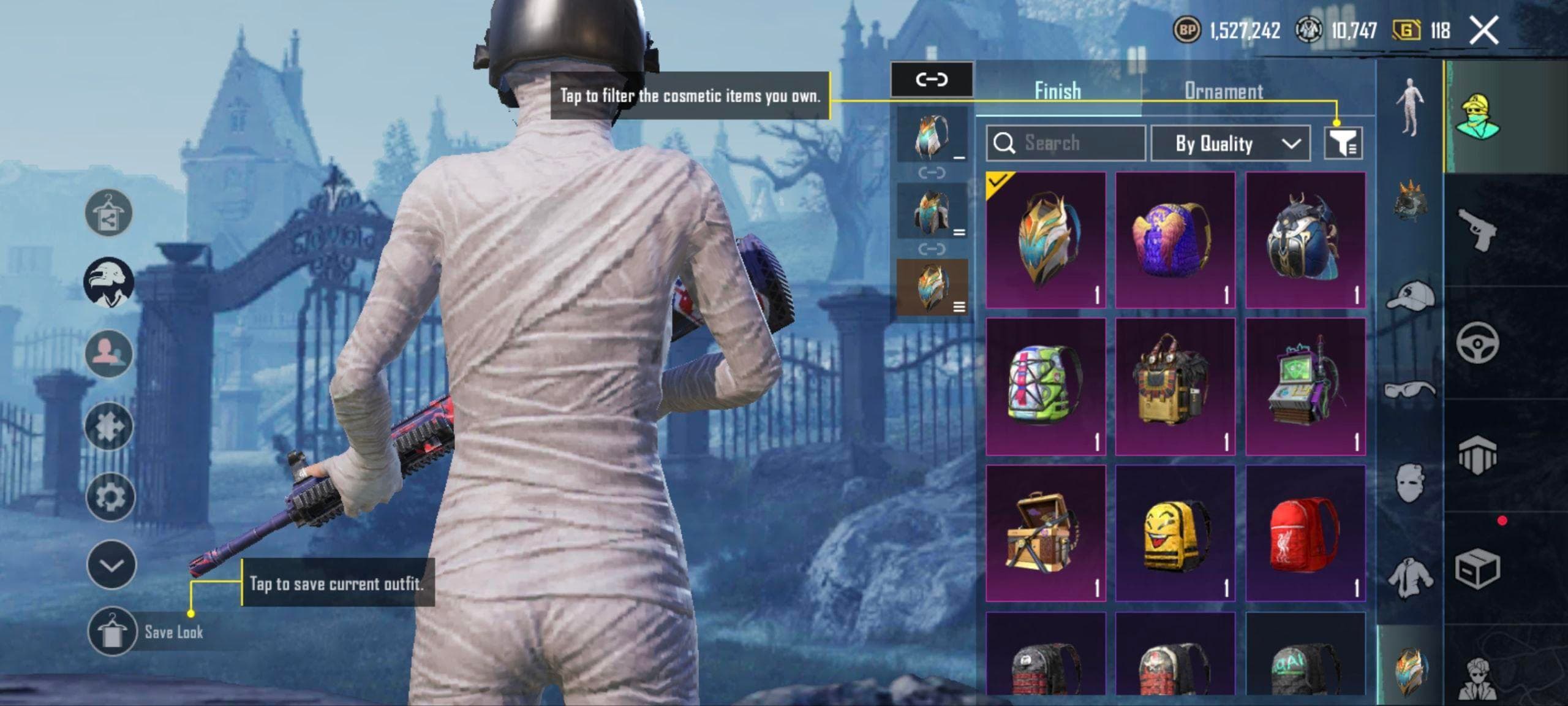Pick the purple winged backpack
The height and width of the screenshot is (706, 1568).
(1175, 240)
